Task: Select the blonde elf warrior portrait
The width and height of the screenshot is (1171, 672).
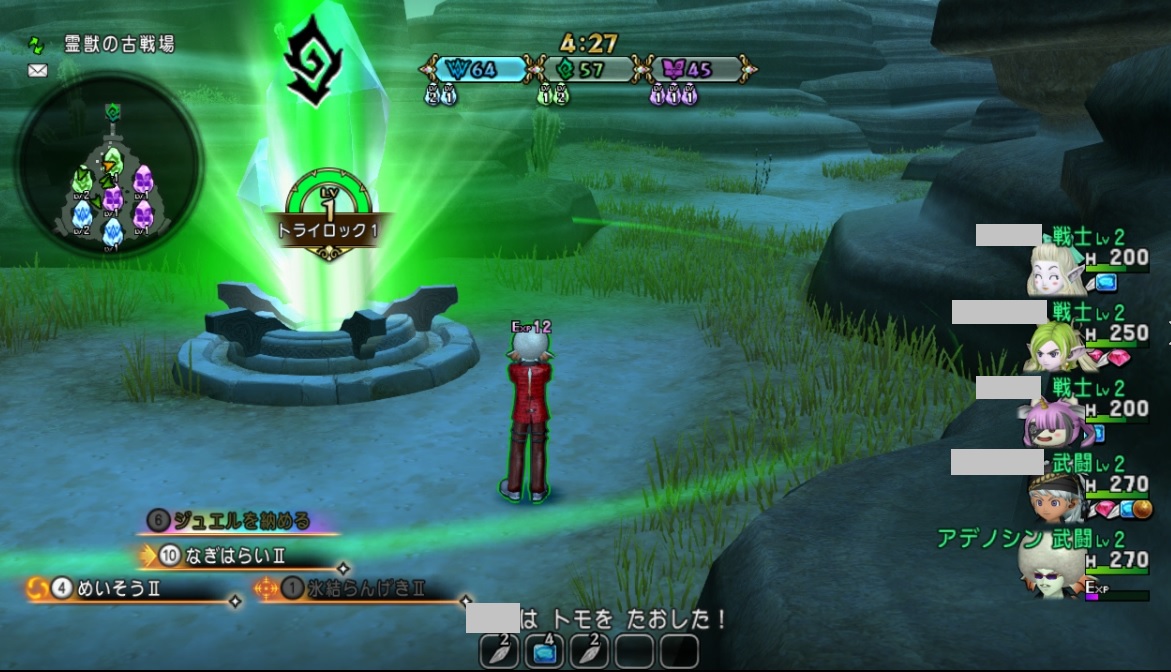Action: click(x=1052, y=270)
